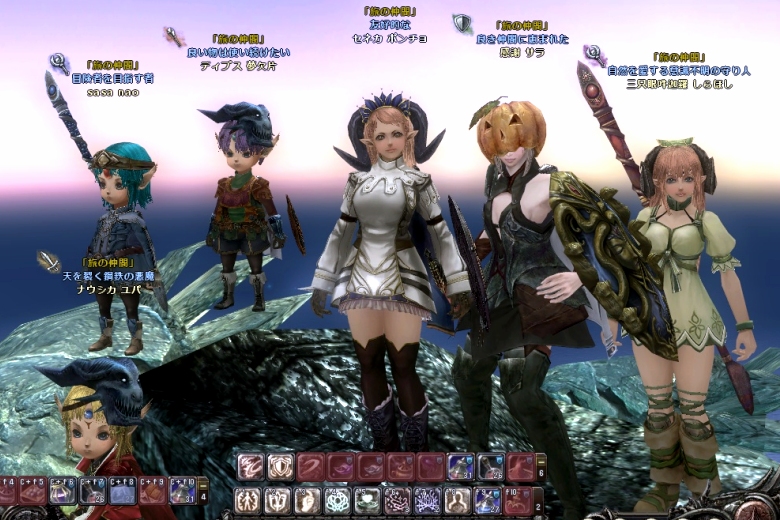This screenshot has height=520, width=780.
Task: Activate the red winged skill in slot F10
Action: (518, 500)
